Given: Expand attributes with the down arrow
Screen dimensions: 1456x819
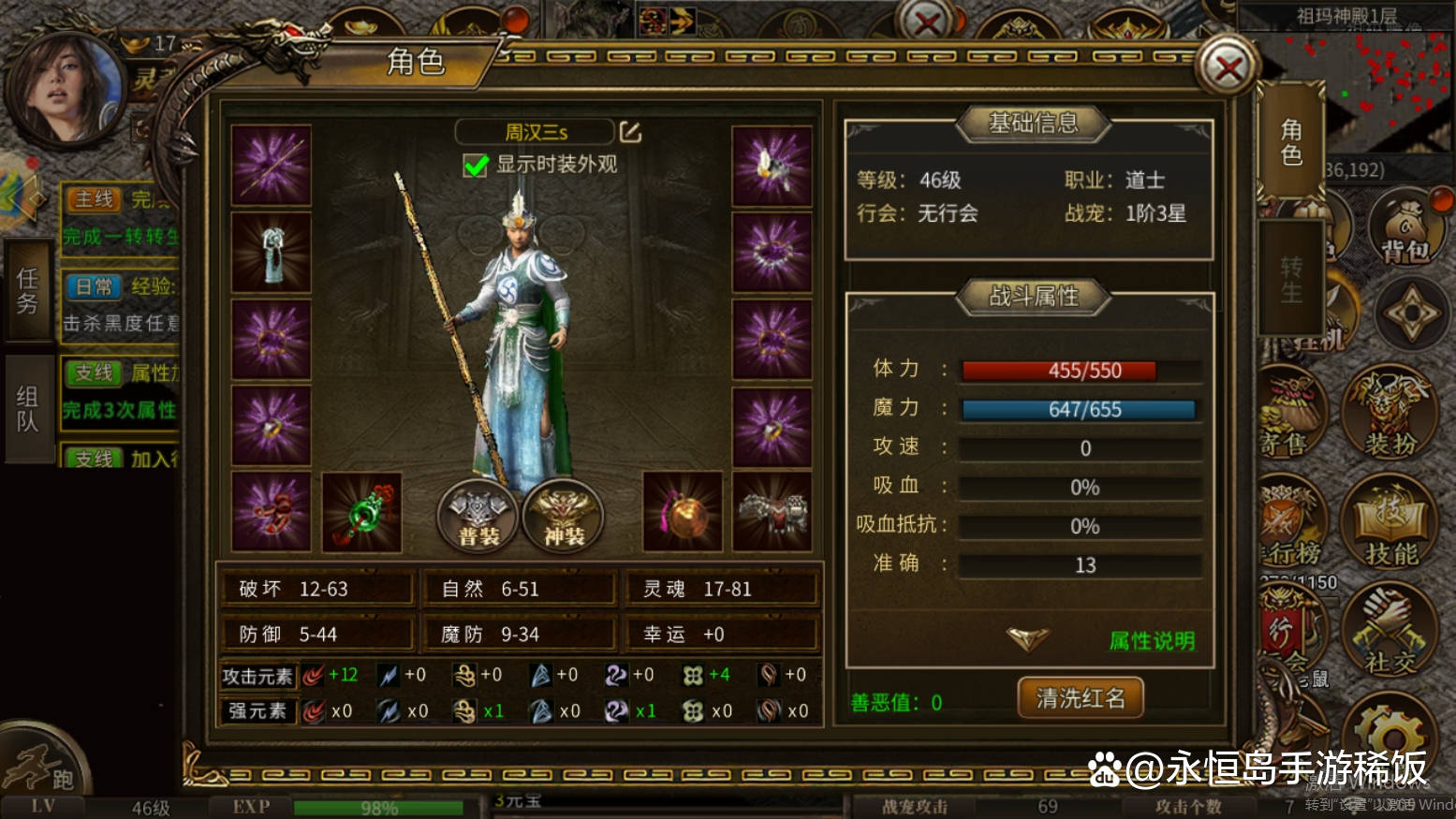Looking at the screenshot, I should click(1027, 639).
